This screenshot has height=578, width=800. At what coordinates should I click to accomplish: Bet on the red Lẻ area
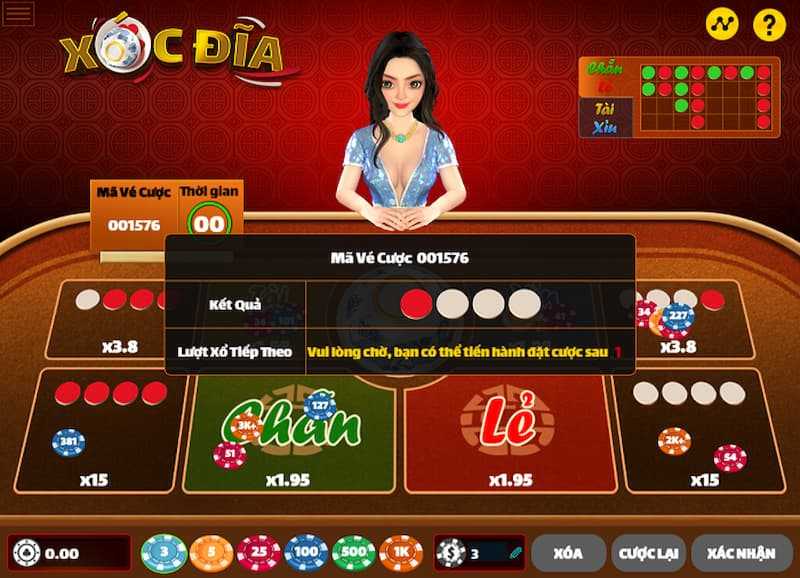(510, 430)
